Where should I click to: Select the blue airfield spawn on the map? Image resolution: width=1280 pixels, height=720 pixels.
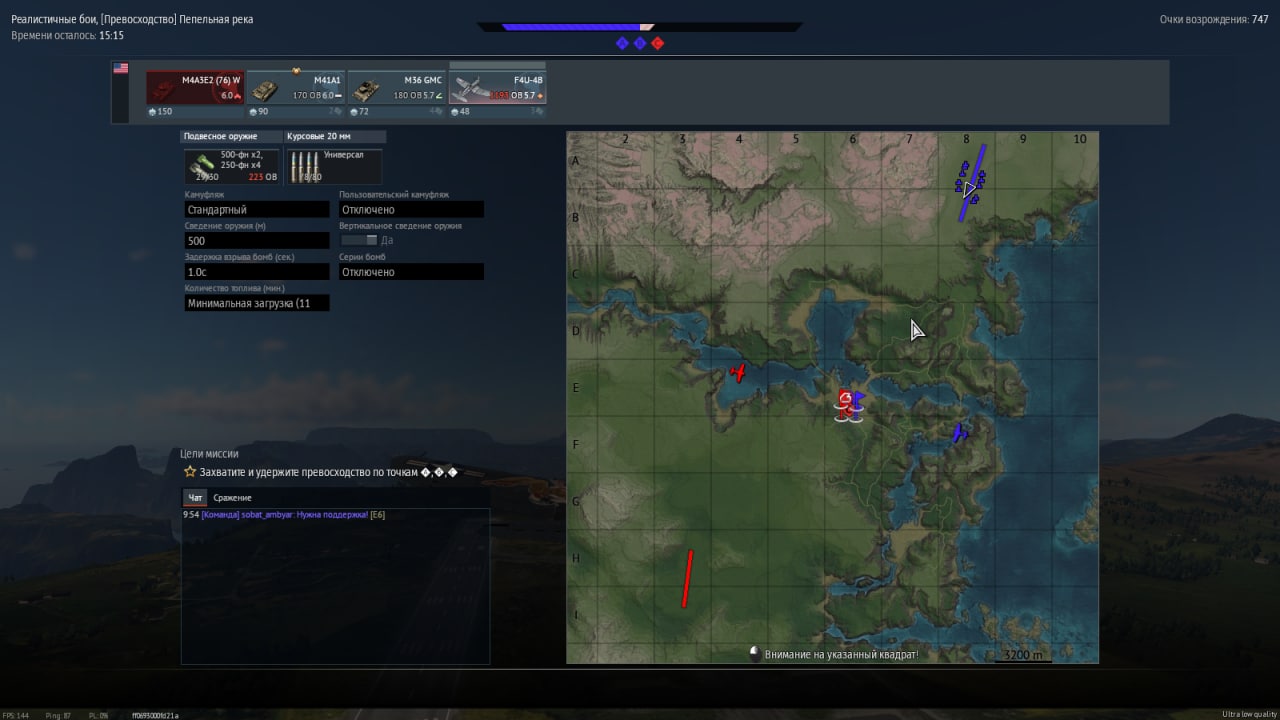coord(970,184)
